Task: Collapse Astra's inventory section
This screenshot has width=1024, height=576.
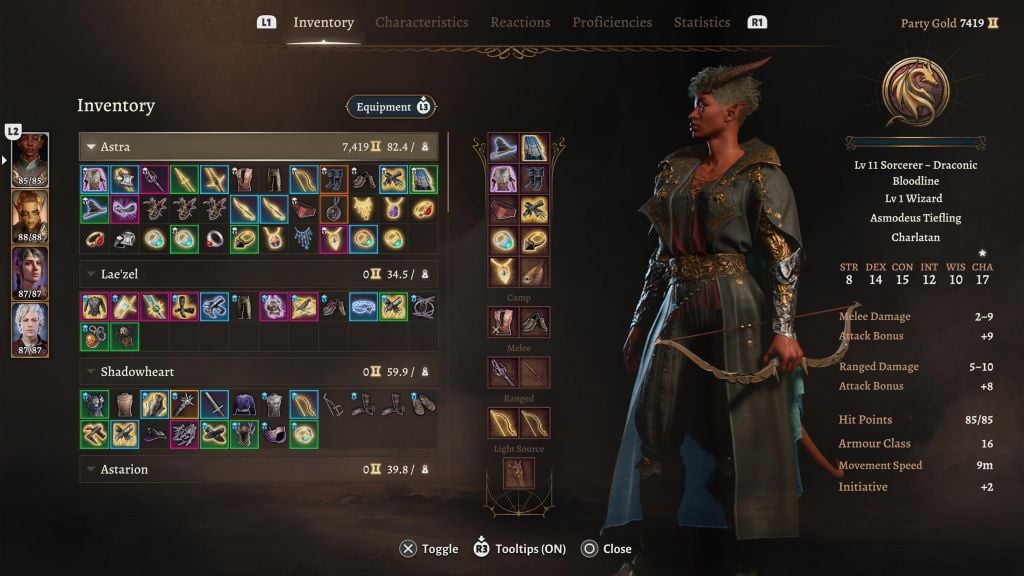Action: point(92,147)
